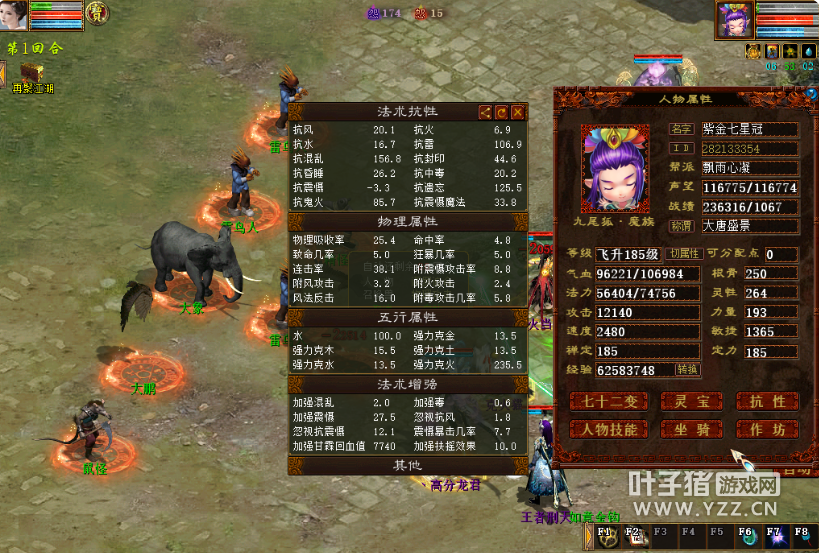Screen dimensions: 819x553
Task: Open the 坐骑 mount panel
Action: tap(692, 429)
